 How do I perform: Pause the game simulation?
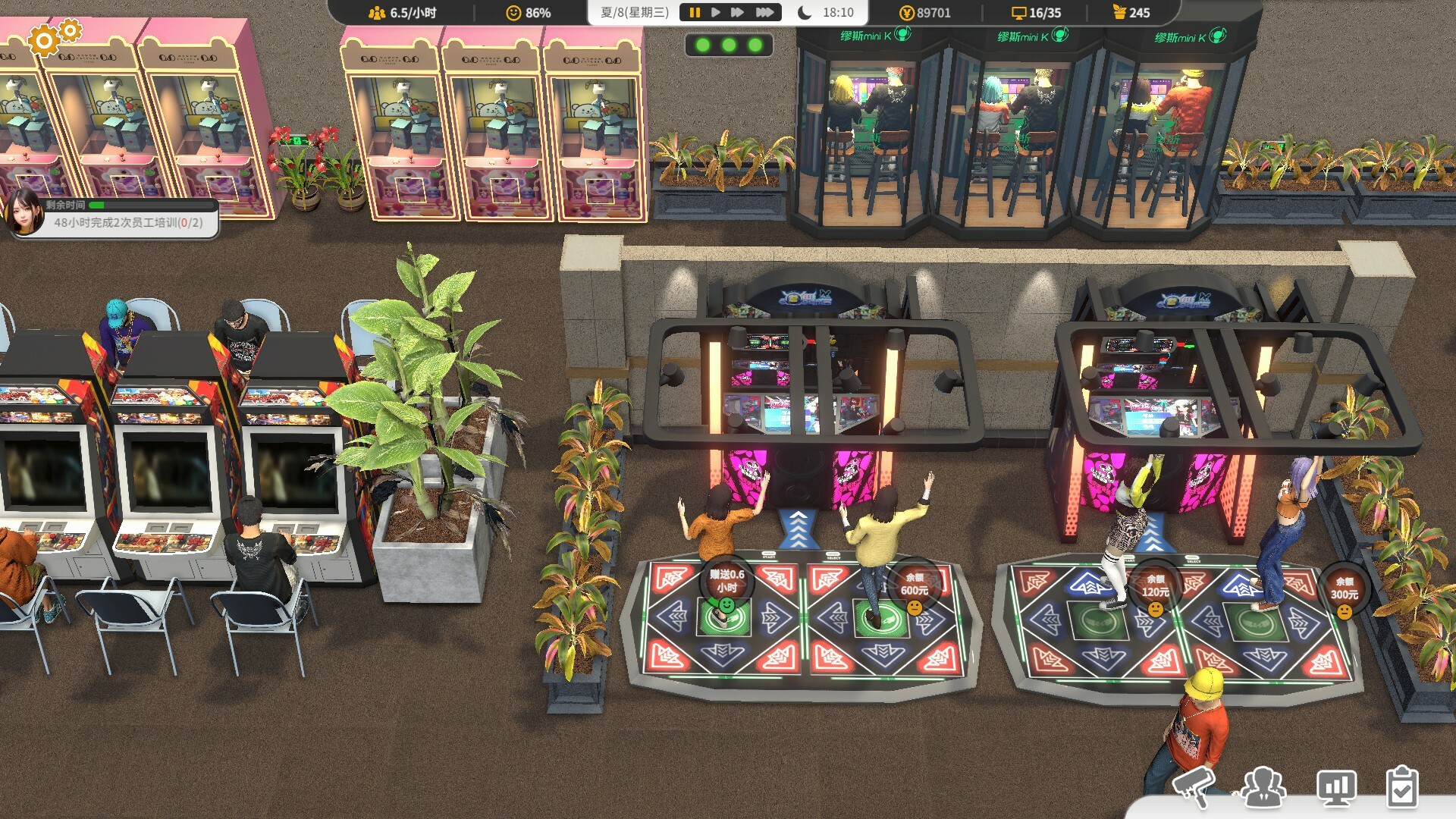[695, 11]
